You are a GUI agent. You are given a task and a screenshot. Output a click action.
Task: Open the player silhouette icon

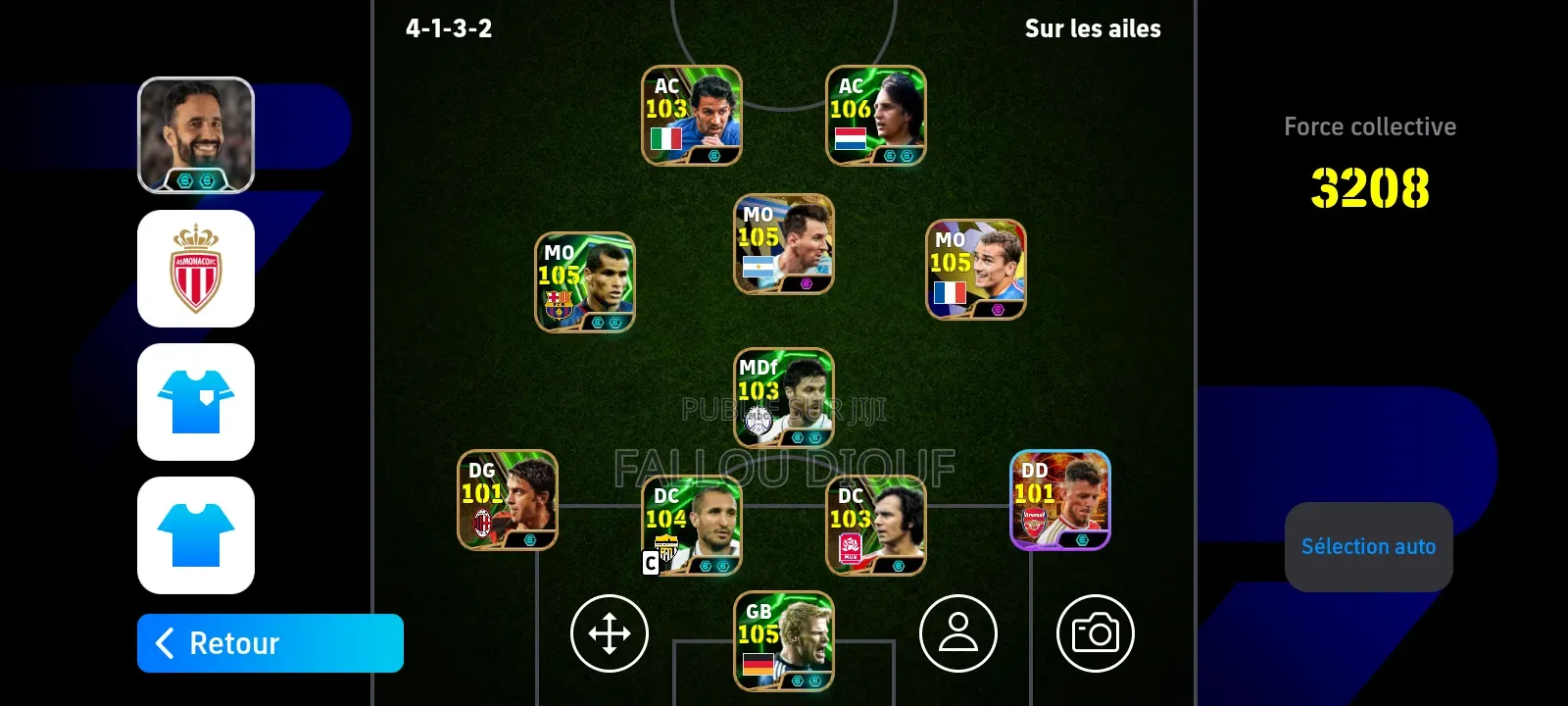[x=958, y=633]
